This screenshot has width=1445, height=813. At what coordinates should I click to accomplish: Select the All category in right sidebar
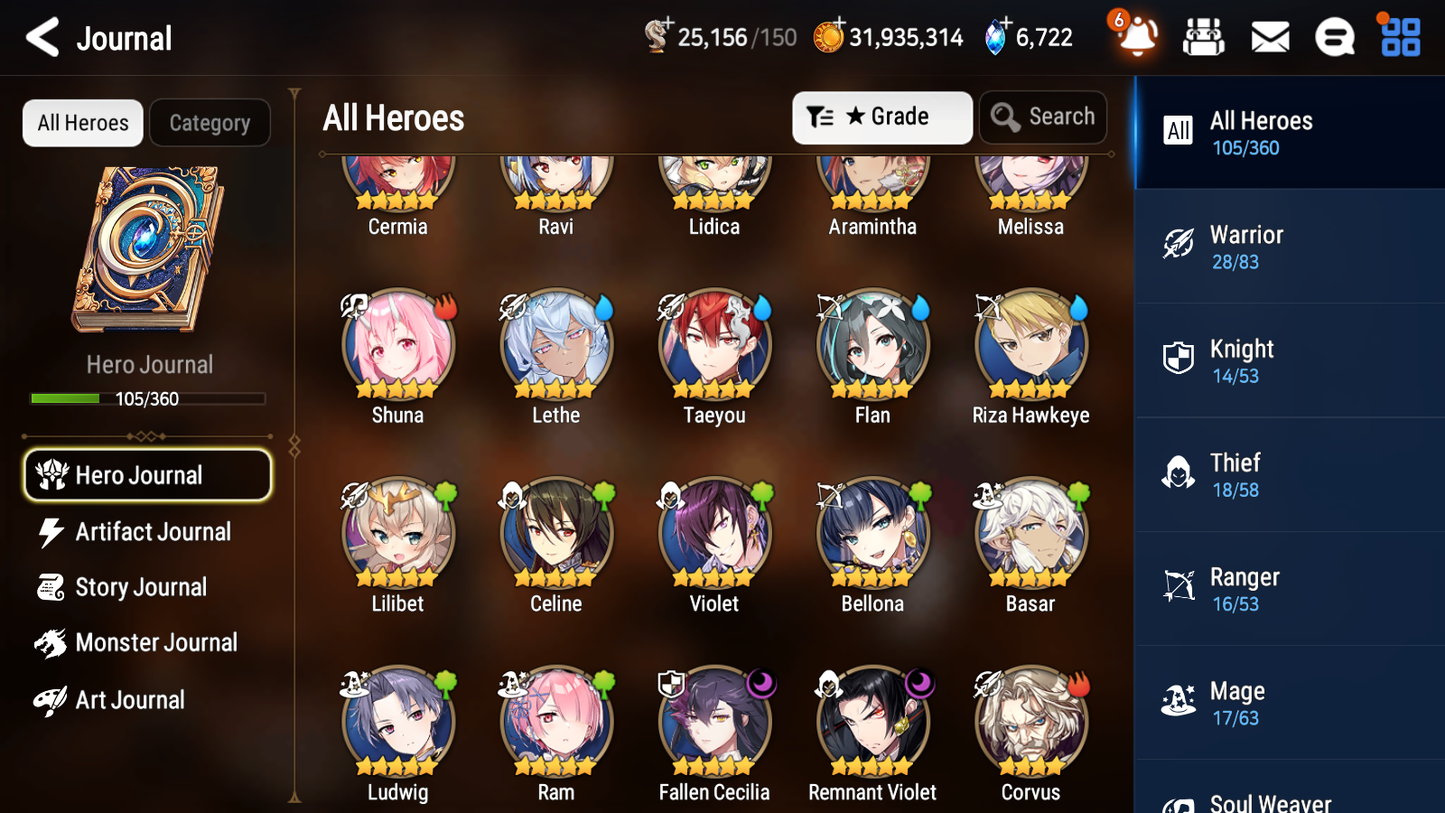coord(1289,131)
